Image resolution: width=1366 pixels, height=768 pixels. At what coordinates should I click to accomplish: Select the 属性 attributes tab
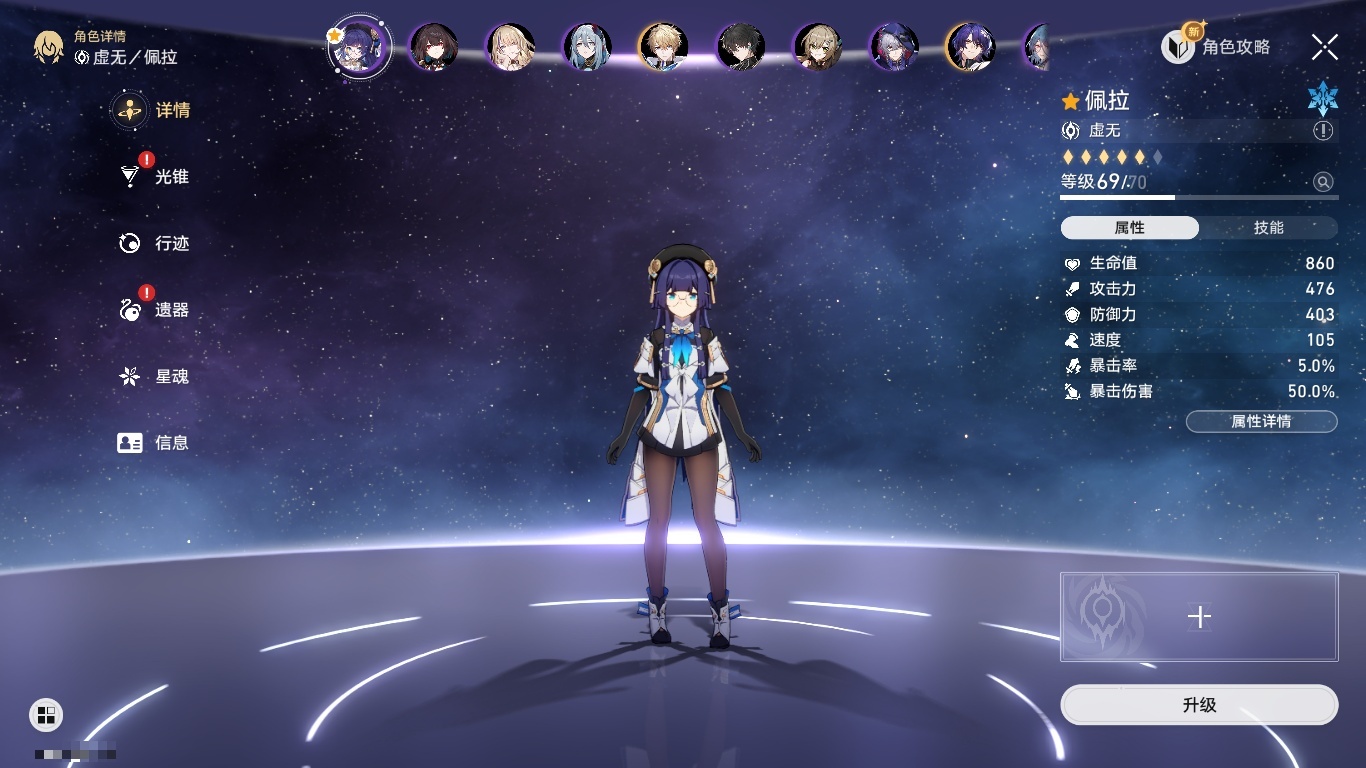click(x=1129, y=228)
